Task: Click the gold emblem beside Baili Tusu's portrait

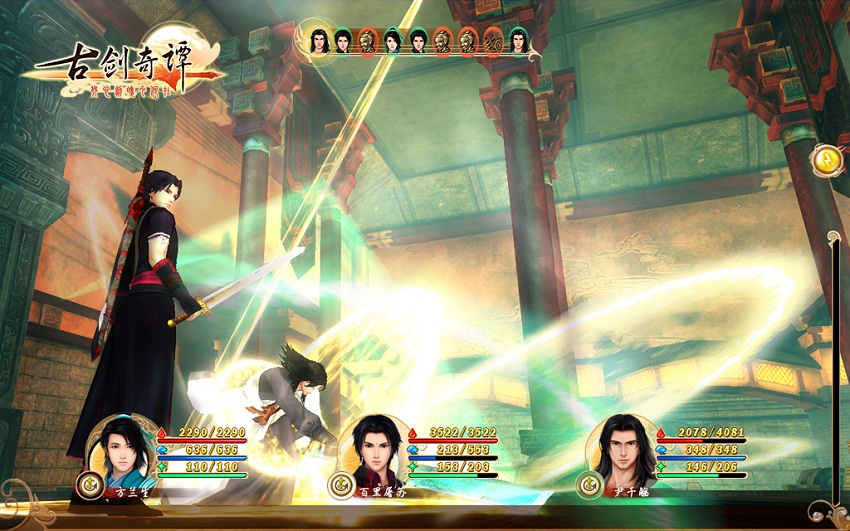Action: [340, 487]
